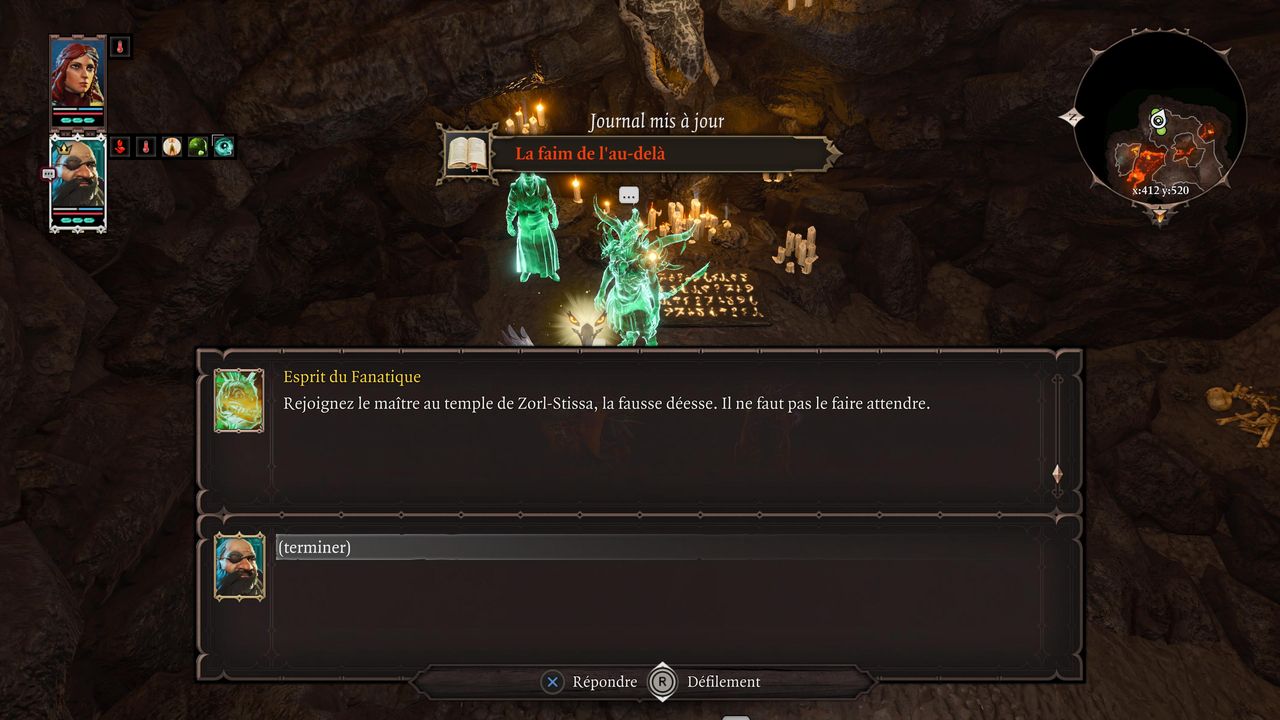Inspect the red hand-and-flame status icon
Viewport: 1280px width, 720px height.
pyautogui.click(x=120, y=147)
